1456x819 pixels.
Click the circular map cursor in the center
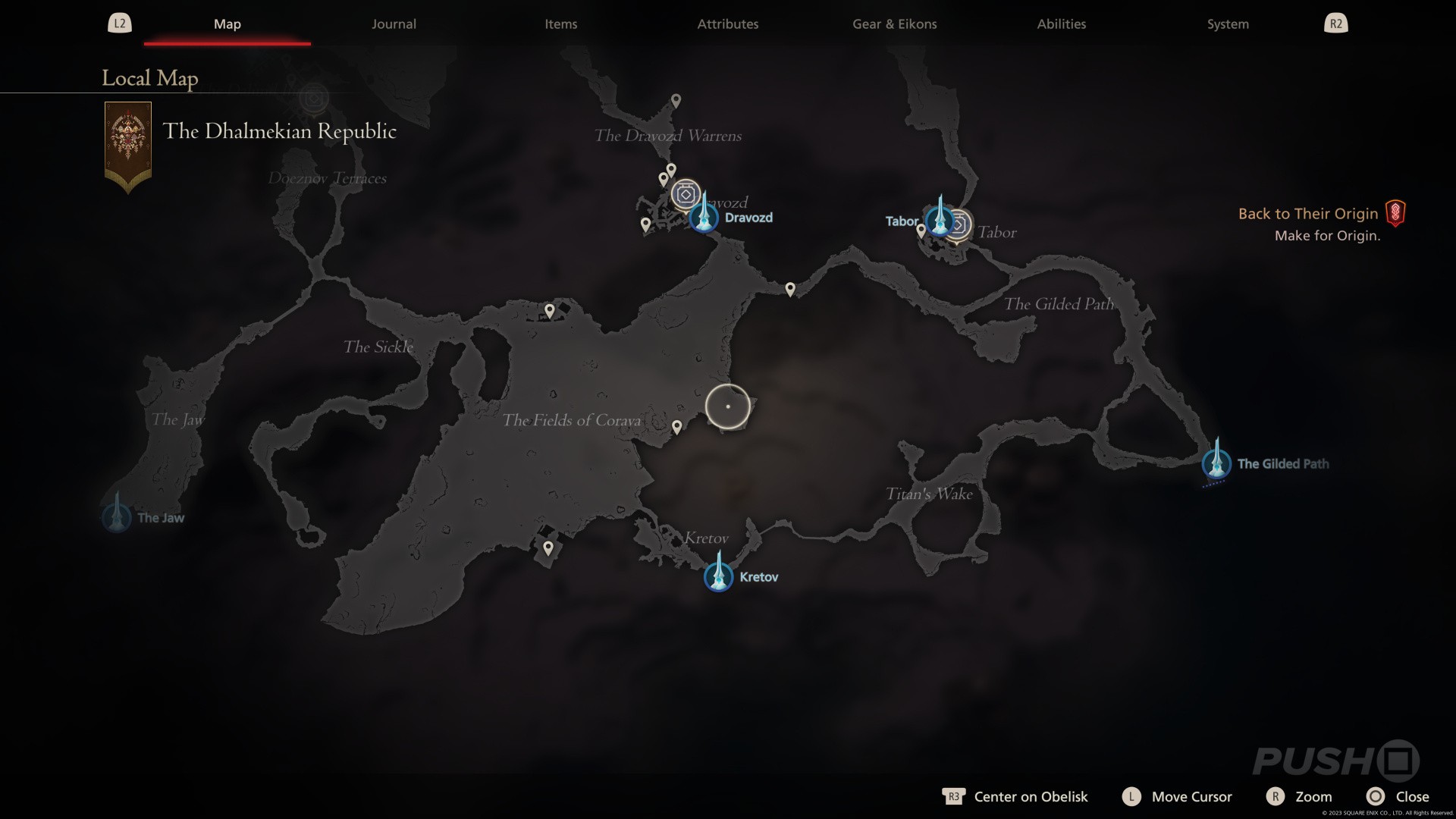[727, 406]
